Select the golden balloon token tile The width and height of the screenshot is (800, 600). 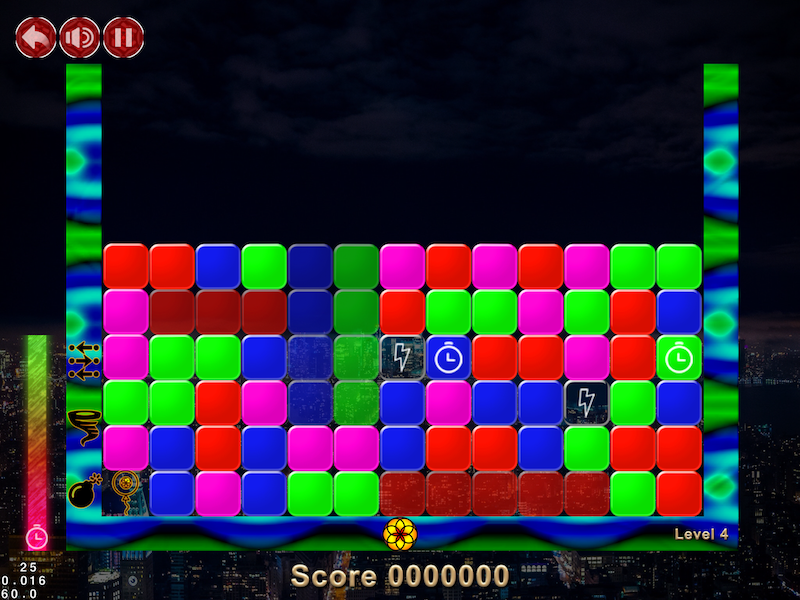click(x=126, y=491)
